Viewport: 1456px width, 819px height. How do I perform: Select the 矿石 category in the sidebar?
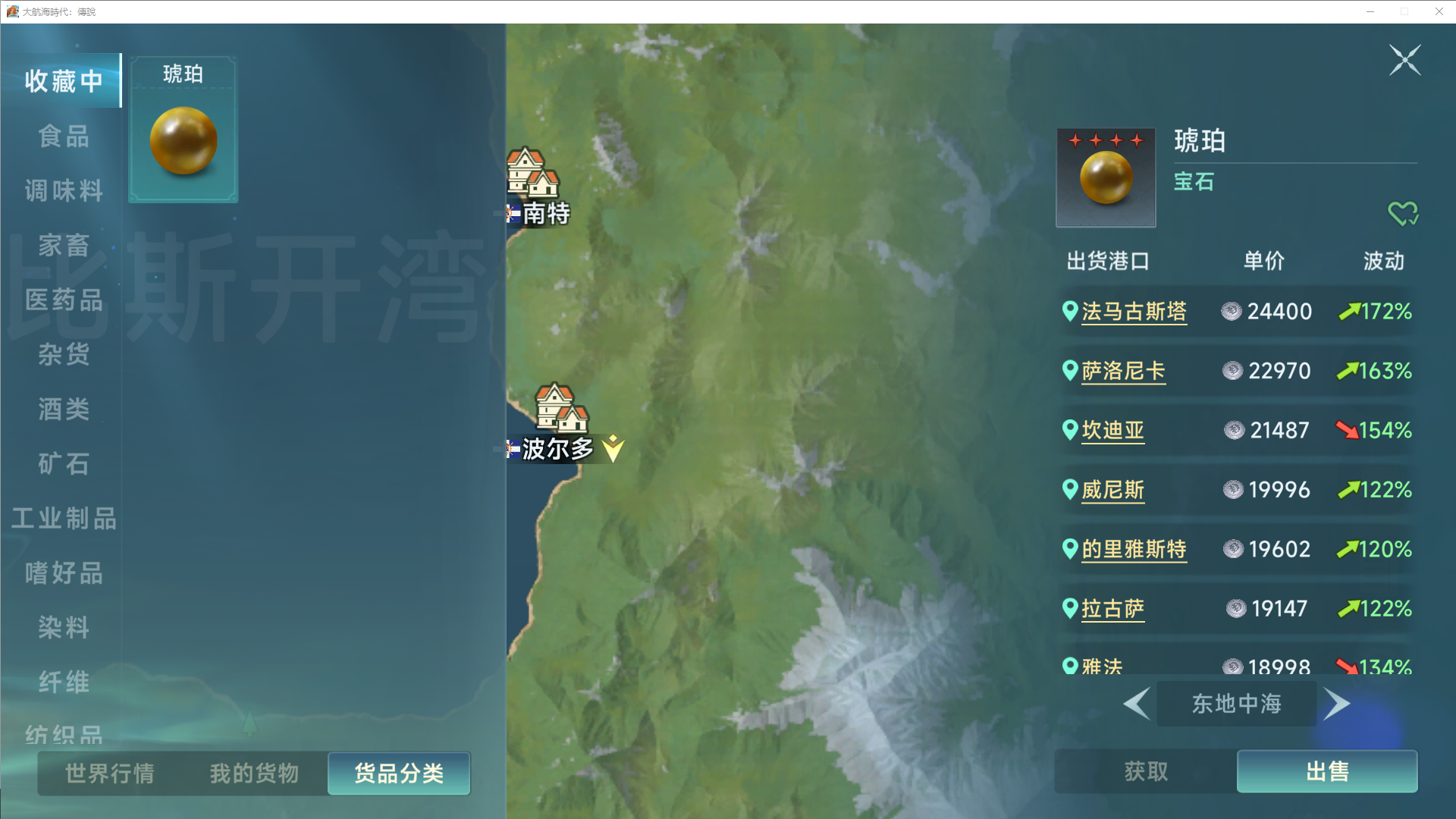click(x=64, y=464)
